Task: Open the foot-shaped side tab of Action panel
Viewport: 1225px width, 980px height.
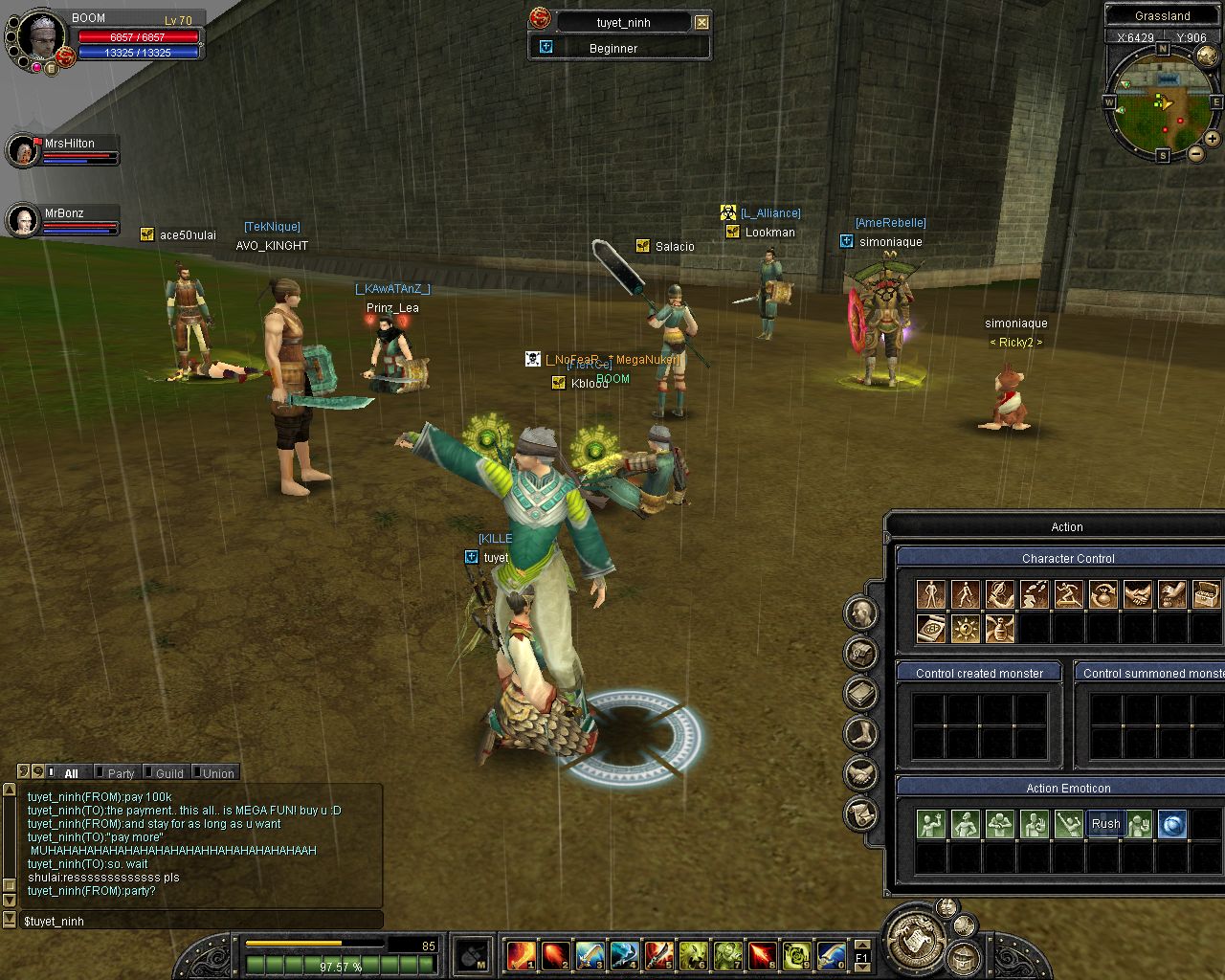Action: click(x=861, y=734)
